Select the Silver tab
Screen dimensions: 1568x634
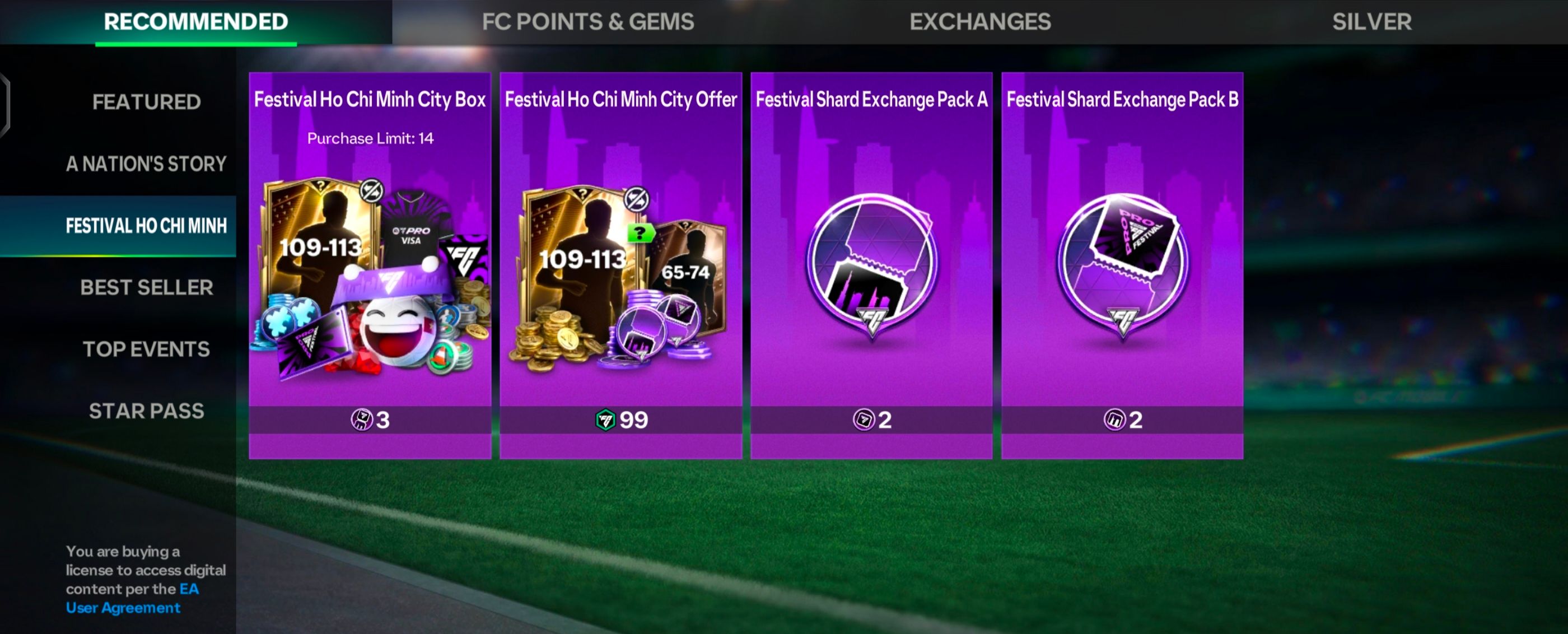click(1371, 22)
